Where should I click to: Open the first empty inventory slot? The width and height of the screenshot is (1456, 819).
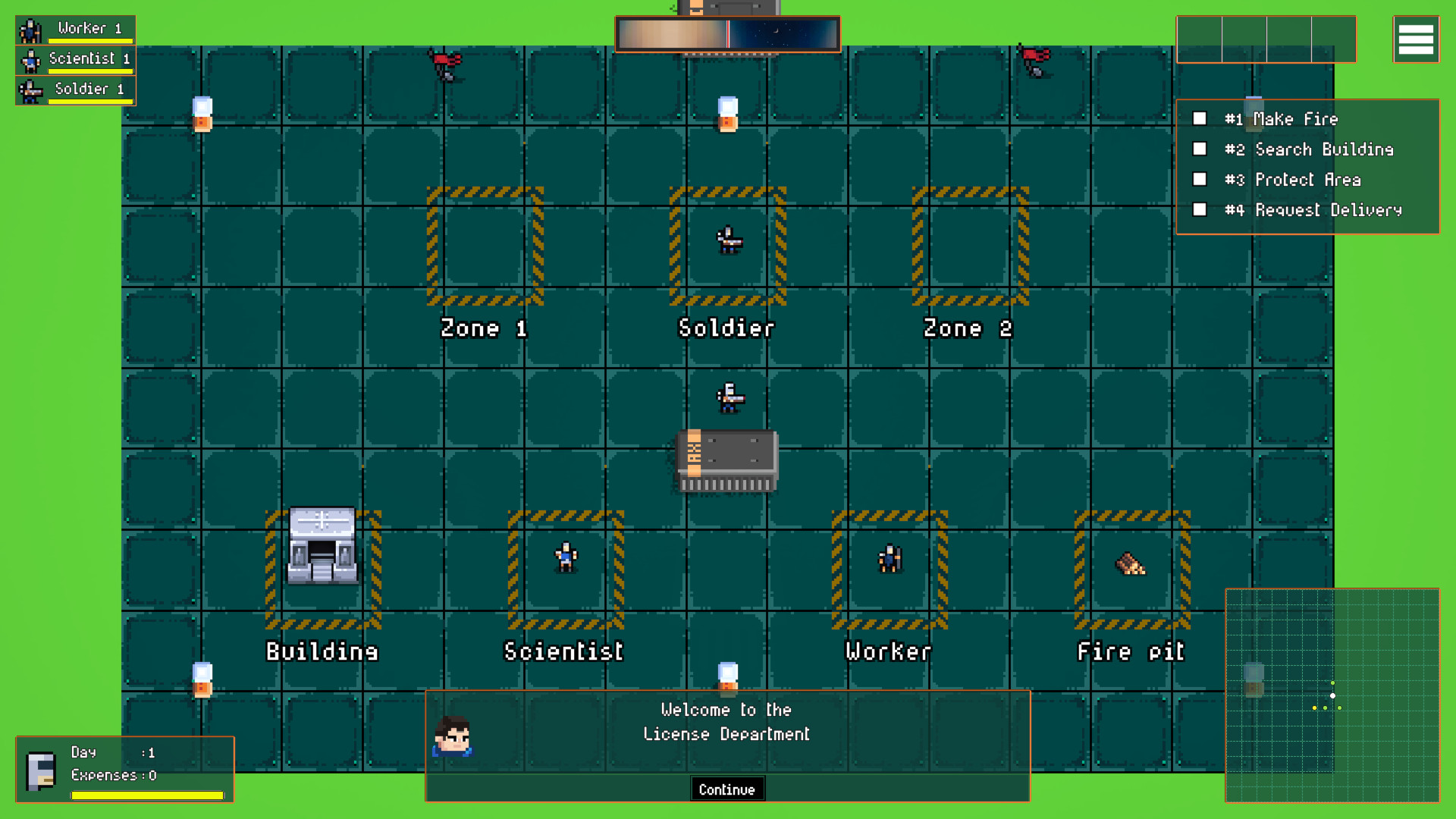coord(1198,39)
